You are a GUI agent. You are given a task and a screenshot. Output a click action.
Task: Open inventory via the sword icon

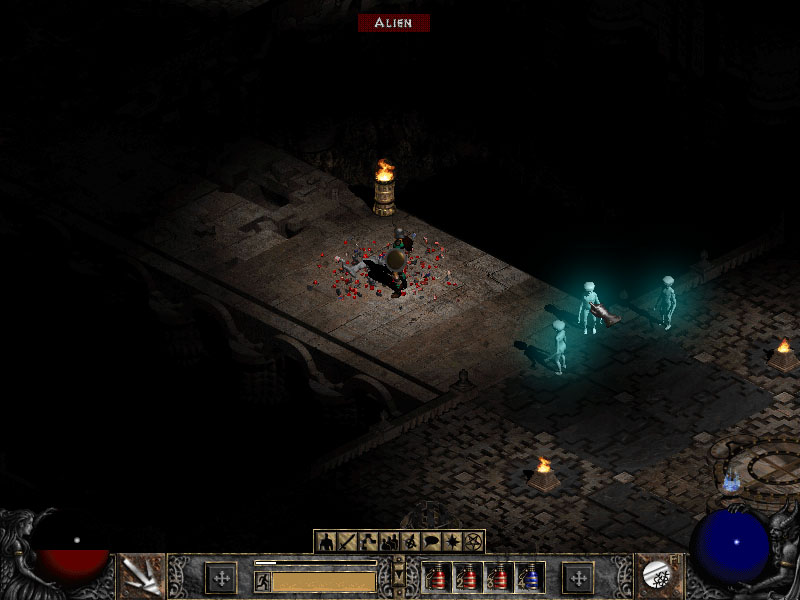point(347,542)
